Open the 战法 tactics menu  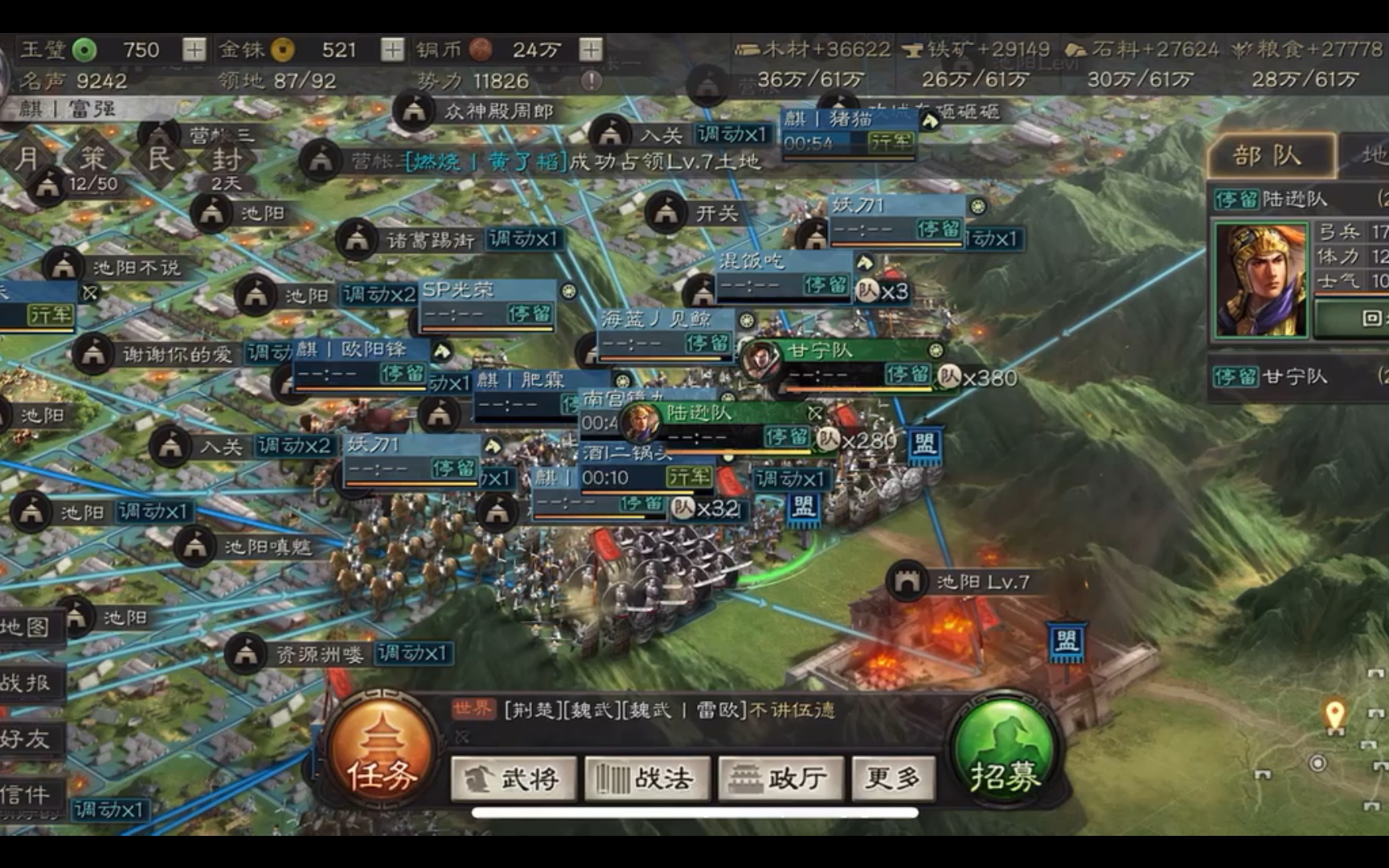tap(647, 778)
